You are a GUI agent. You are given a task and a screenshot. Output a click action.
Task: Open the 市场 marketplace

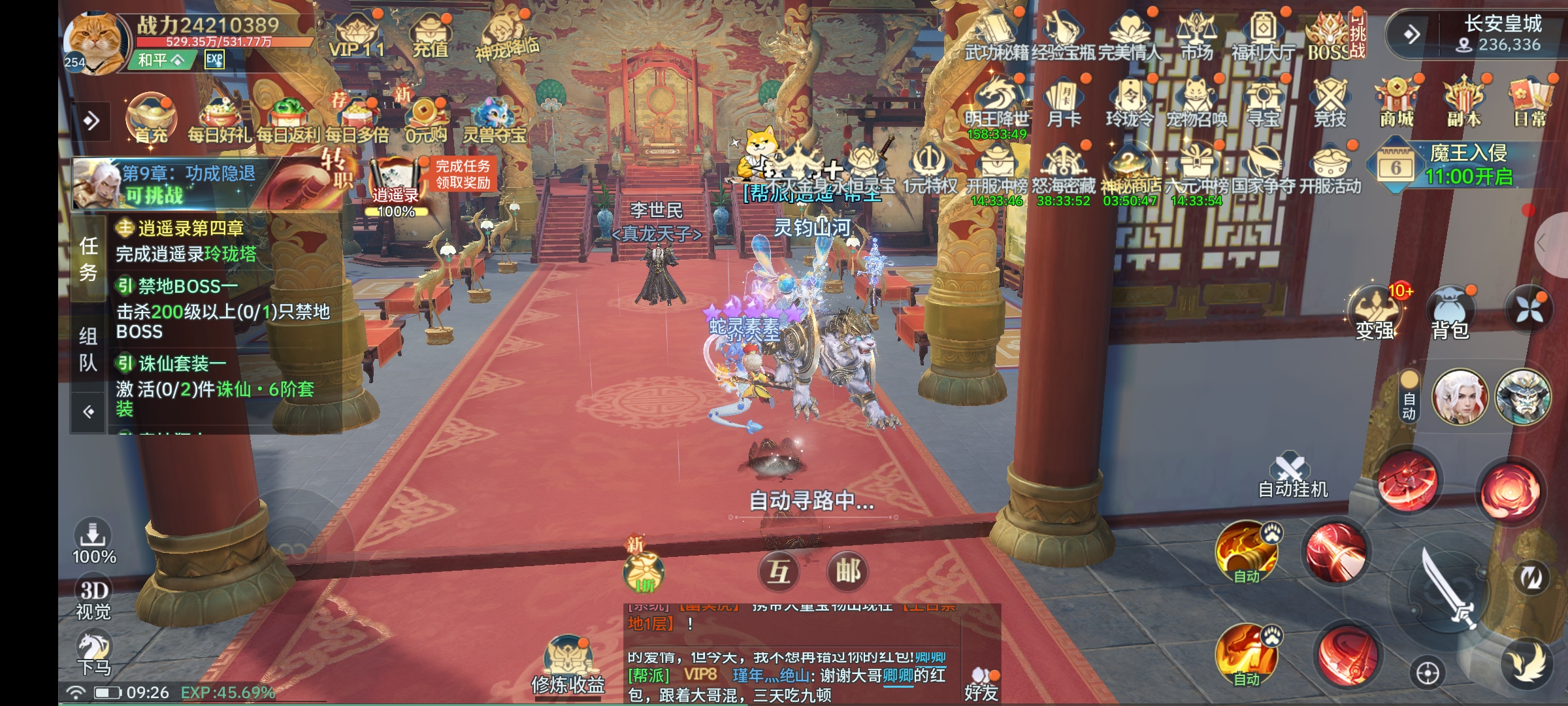[1196, 36]
